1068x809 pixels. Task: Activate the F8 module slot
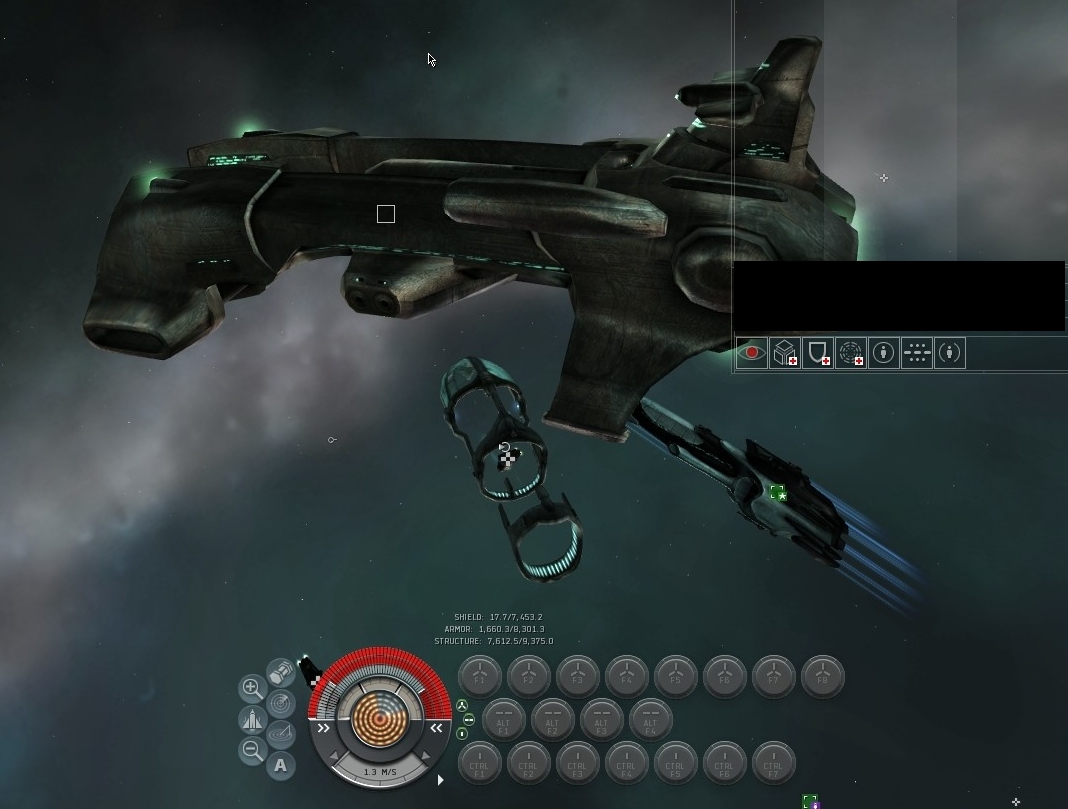[822, 676]
